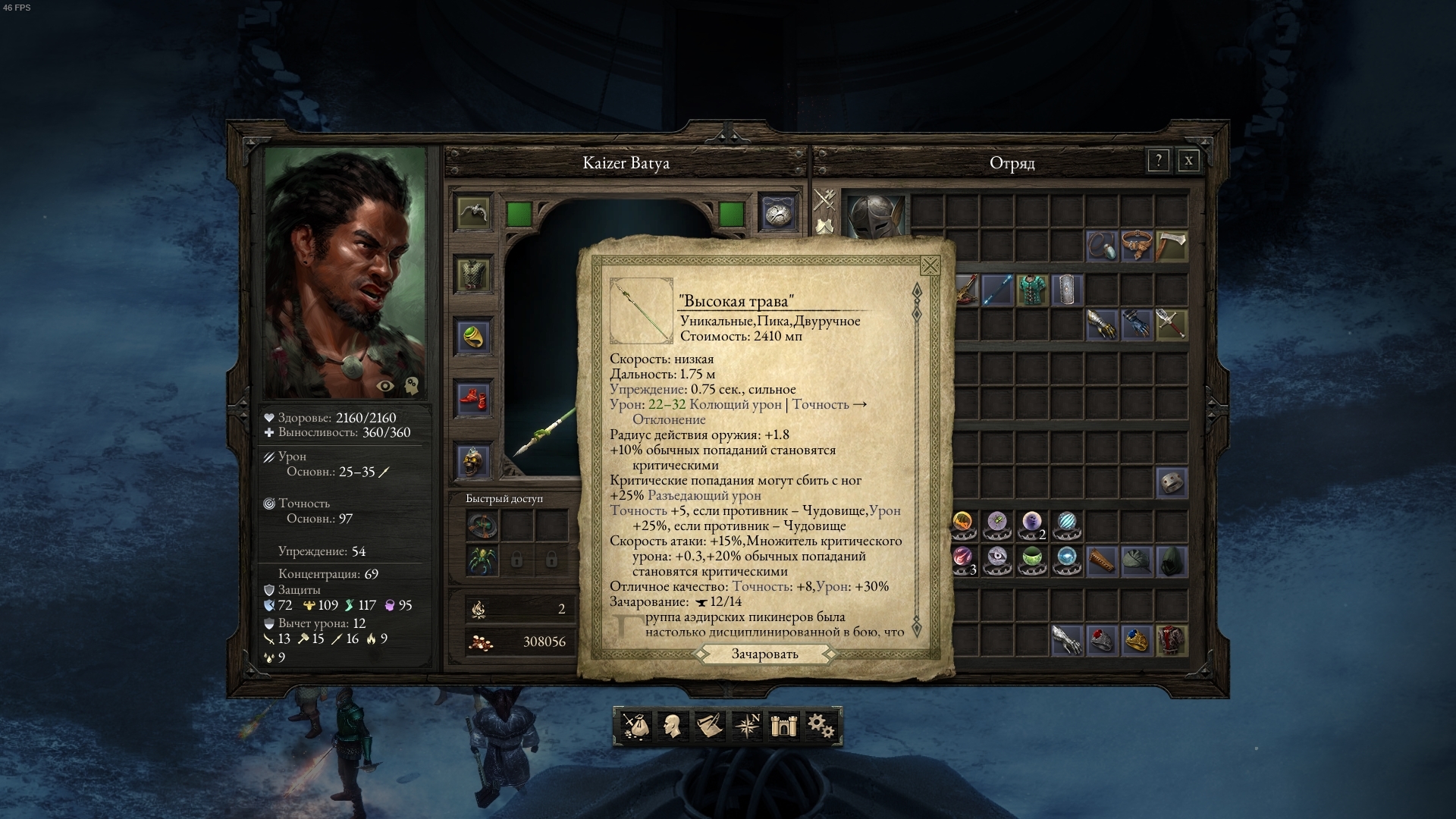The image size is (1456, 819).
Task: Select the equipped green ring slot
Action: (x=473, y=336)
